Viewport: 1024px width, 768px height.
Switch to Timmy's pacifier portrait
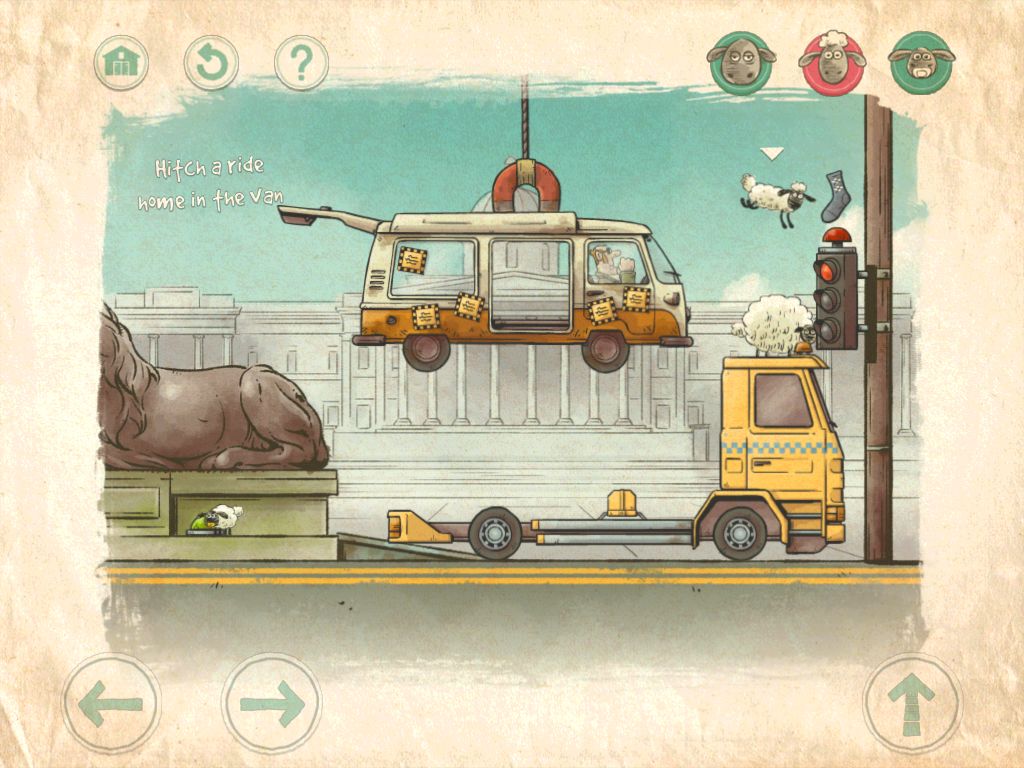click(x=921, y=62)
